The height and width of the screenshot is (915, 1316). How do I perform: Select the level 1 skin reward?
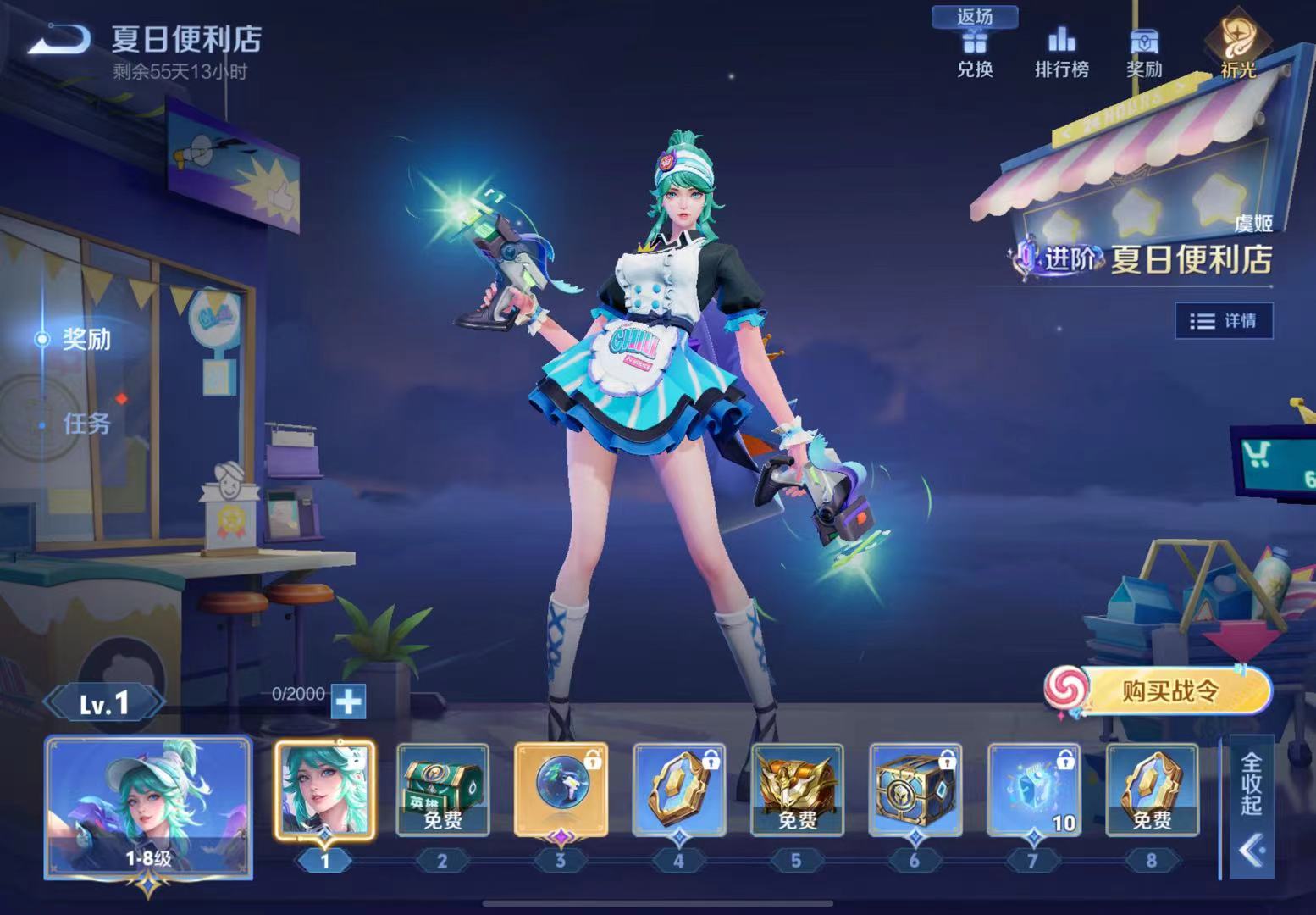pos(324,790)
